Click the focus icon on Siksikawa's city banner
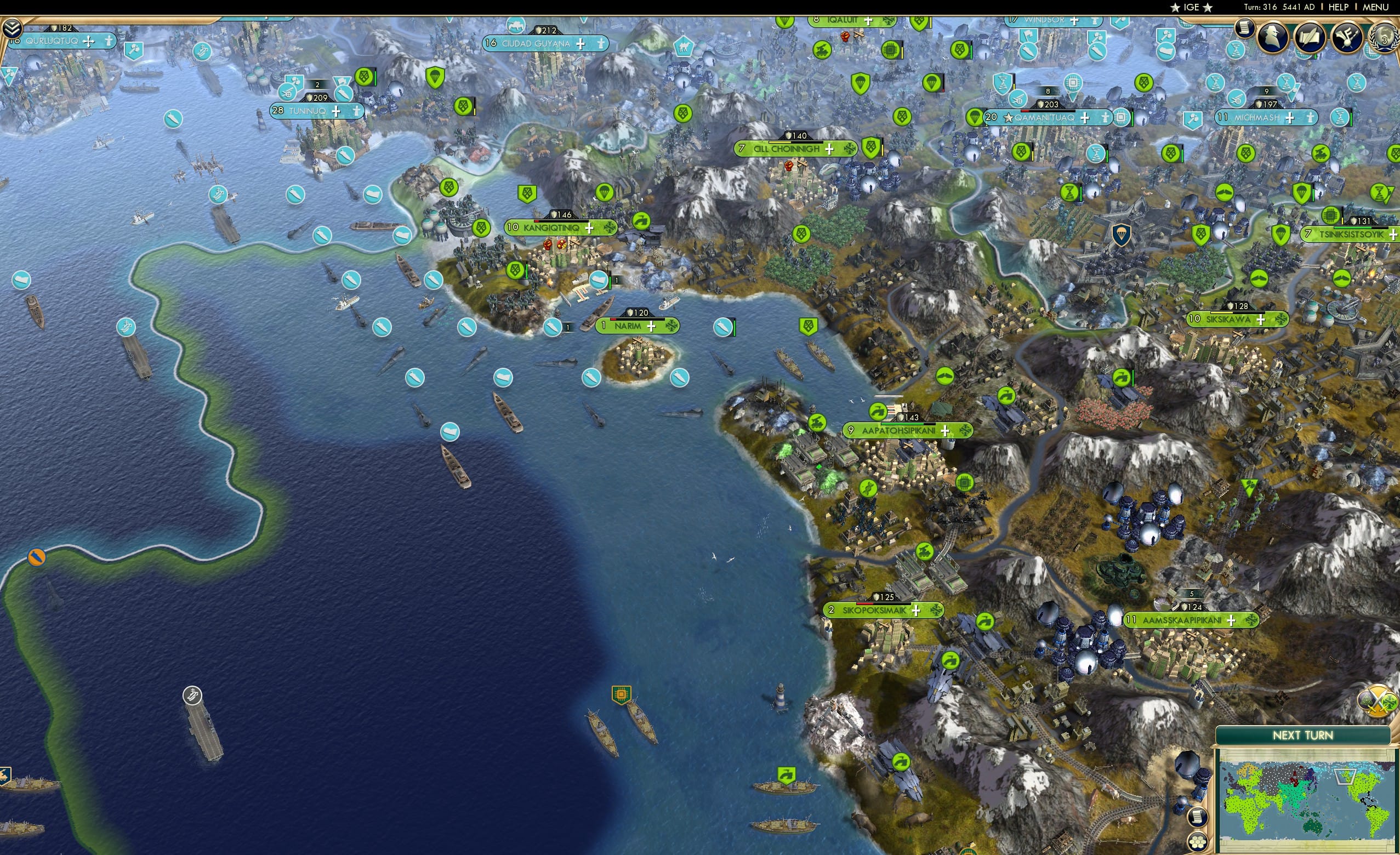 click(1282, 320)
